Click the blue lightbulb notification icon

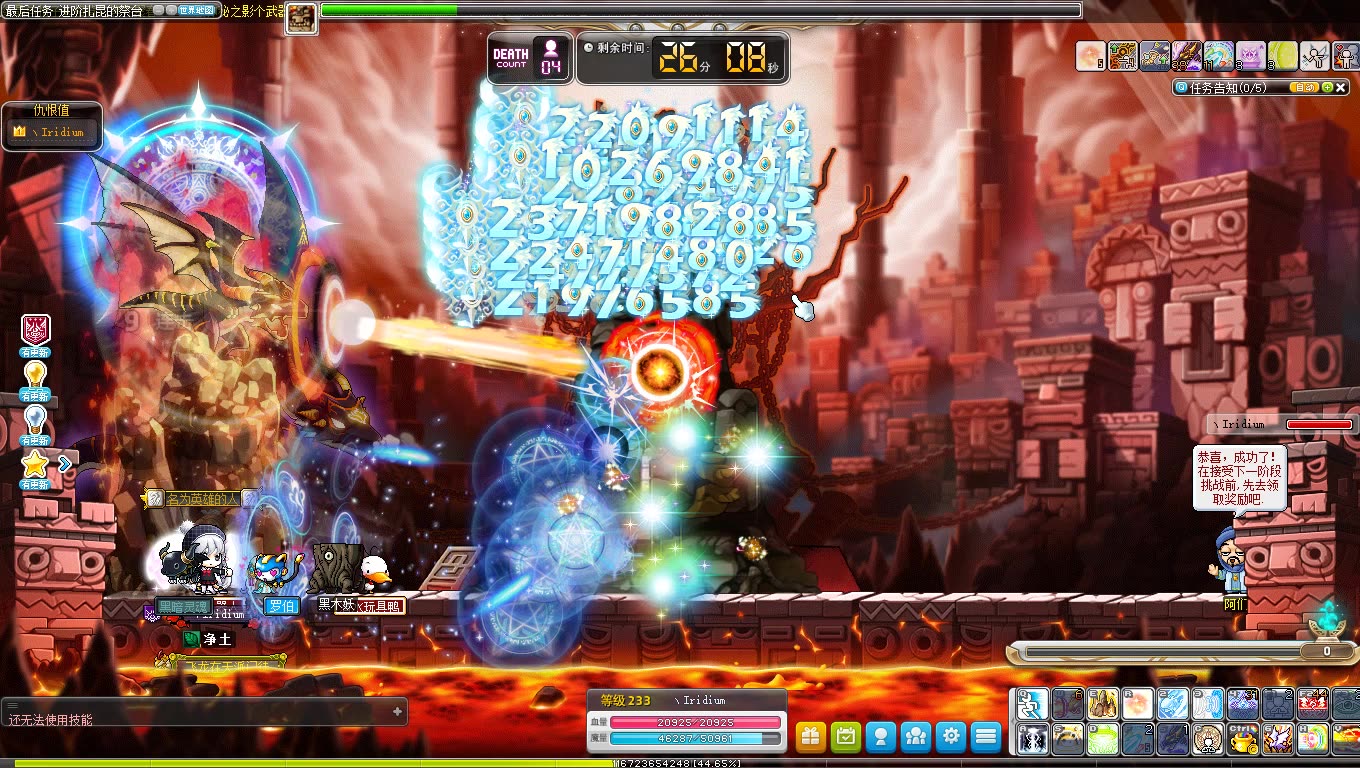[35, 420]
